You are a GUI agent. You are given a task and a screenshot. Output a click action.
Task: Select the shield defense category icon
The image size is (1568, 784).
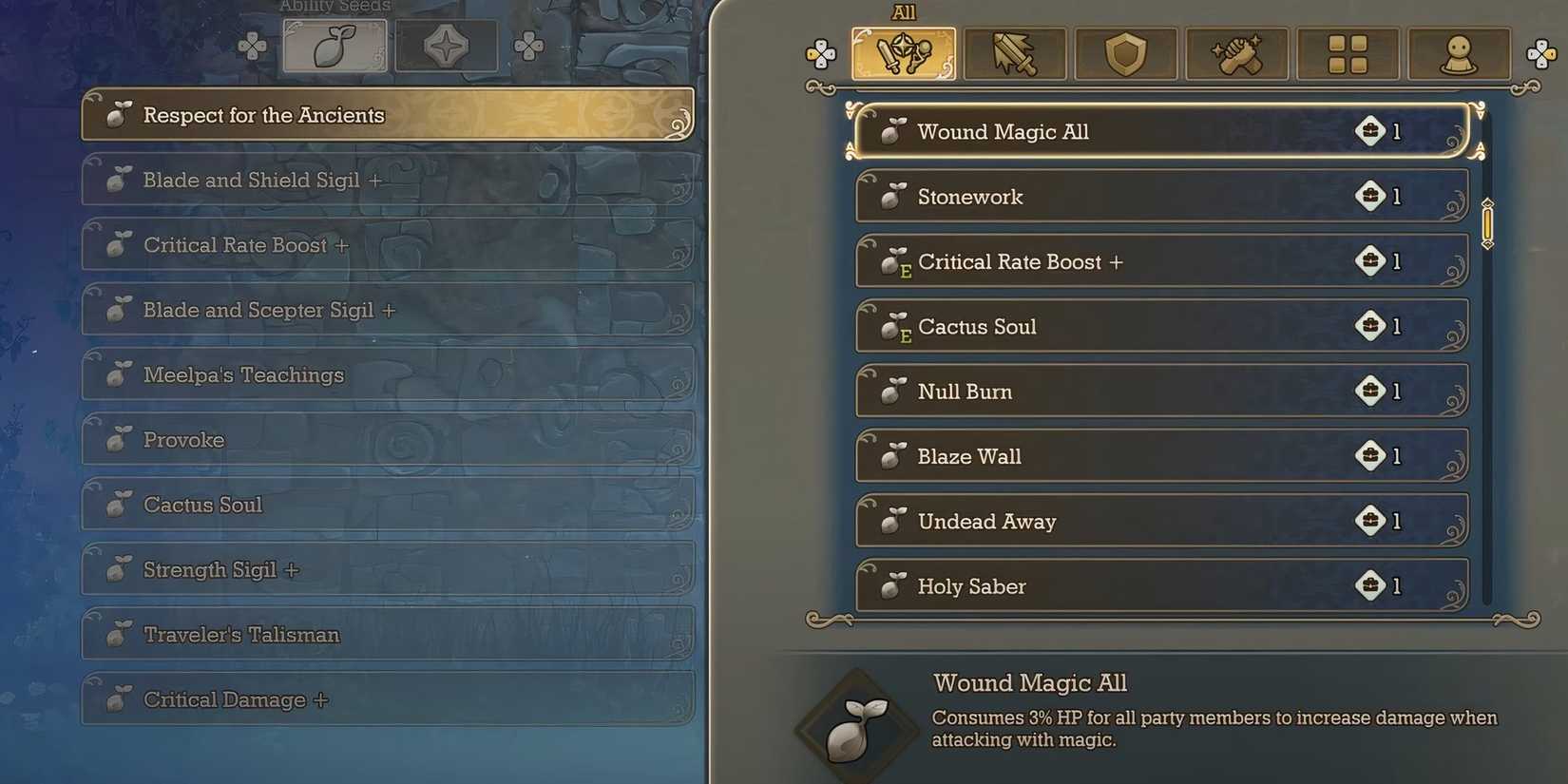[x=1126, y=54]
